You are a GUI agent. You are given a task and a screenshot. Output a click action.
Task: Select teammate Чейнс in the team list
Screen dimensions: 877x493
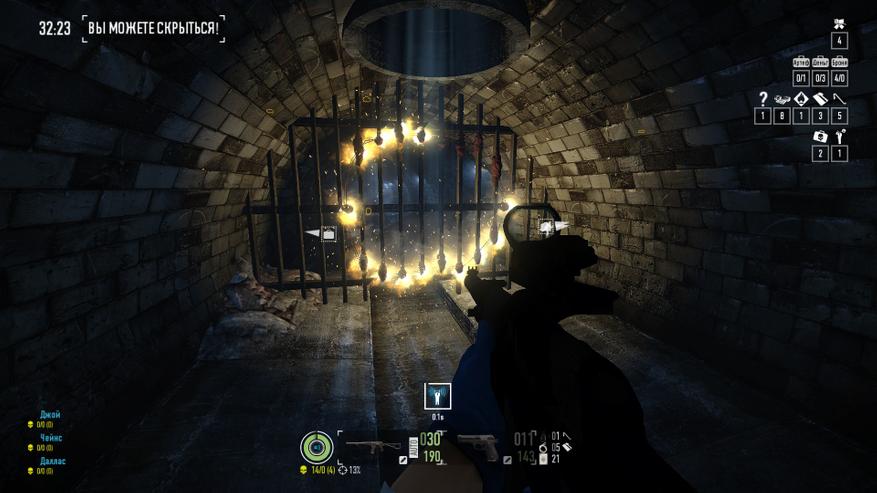tap(52, 437)
